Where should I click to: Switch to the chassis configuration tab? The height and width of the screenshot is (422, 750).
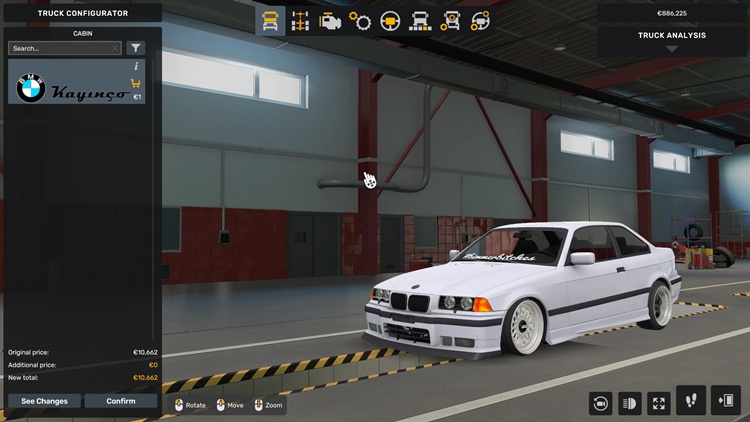pos(300,20)
